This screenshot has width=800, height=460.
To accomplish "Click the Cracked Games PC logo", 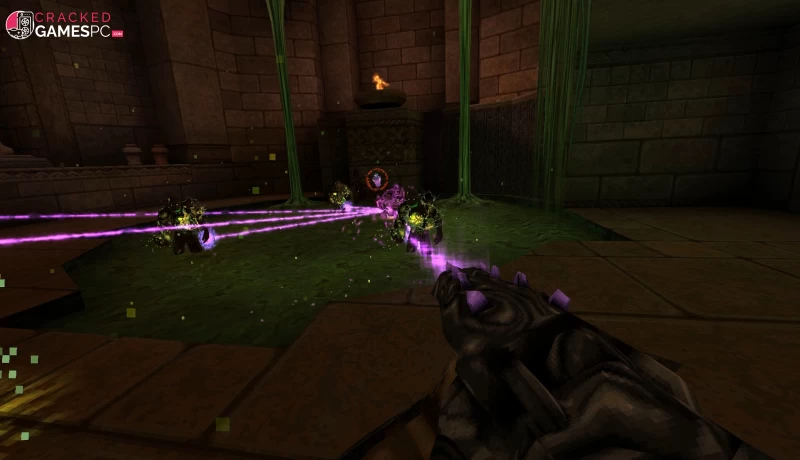I will 62,25.
